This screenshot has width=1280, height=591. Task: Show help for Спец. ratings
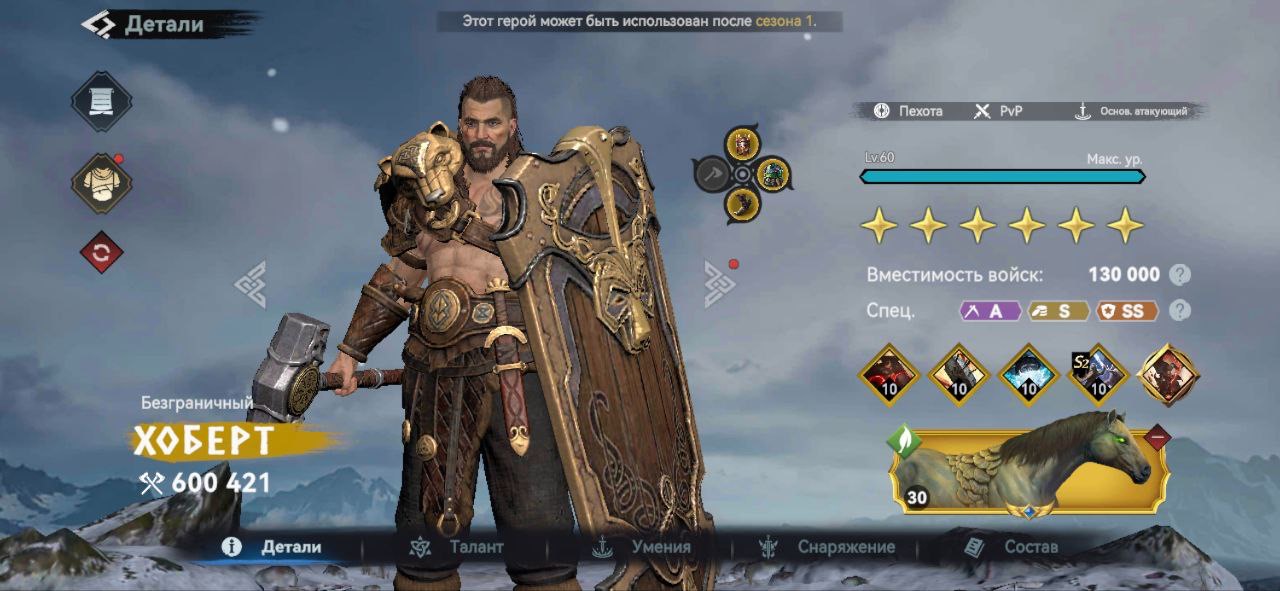point(1180,310)
